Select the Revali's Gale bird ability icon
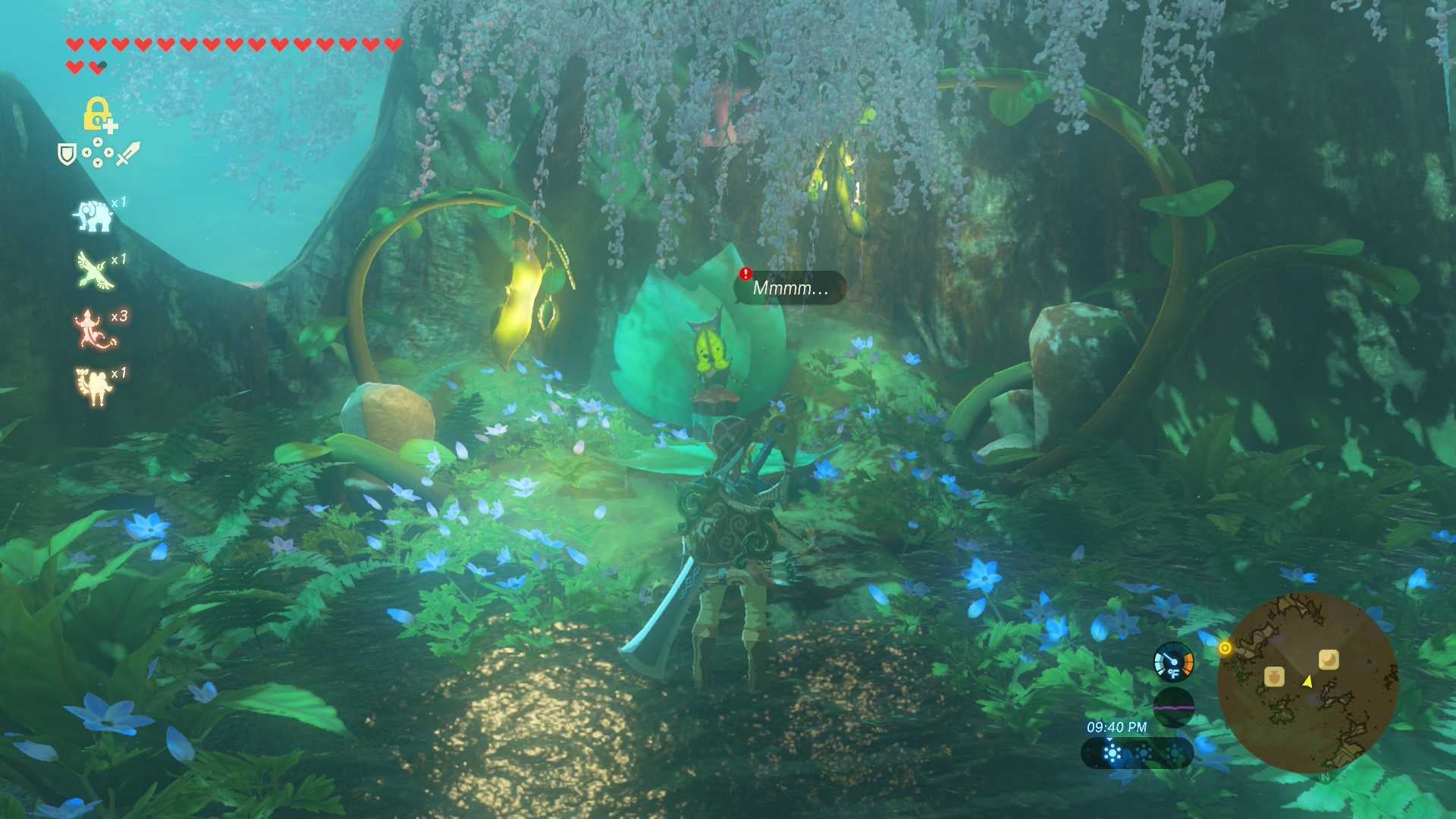This screenshot has width=1456, height=819. point(90,268)
